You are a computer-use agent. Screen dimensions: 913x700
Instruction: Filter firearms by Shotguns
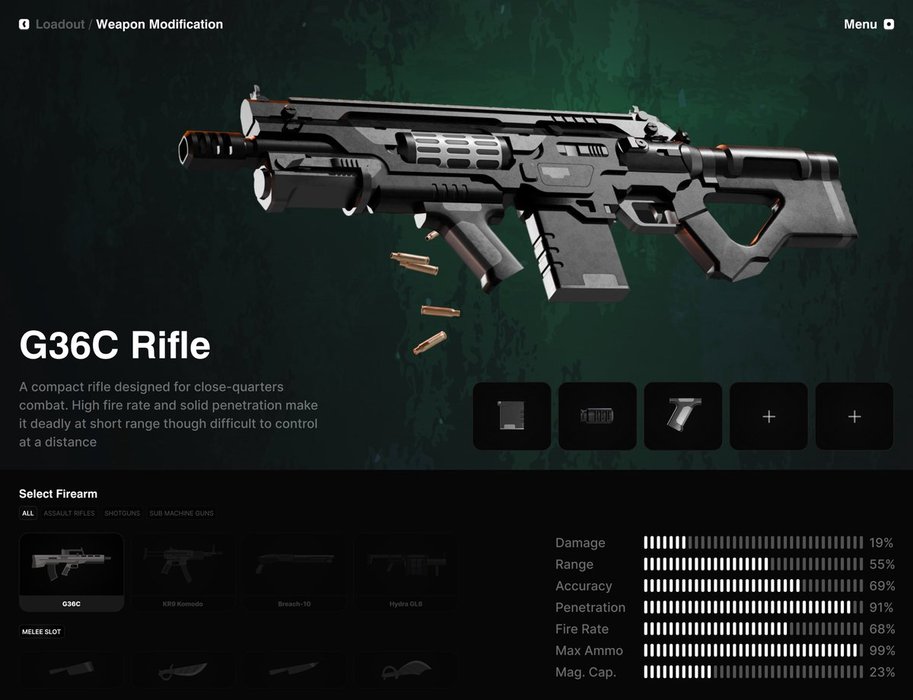(122, 513)
